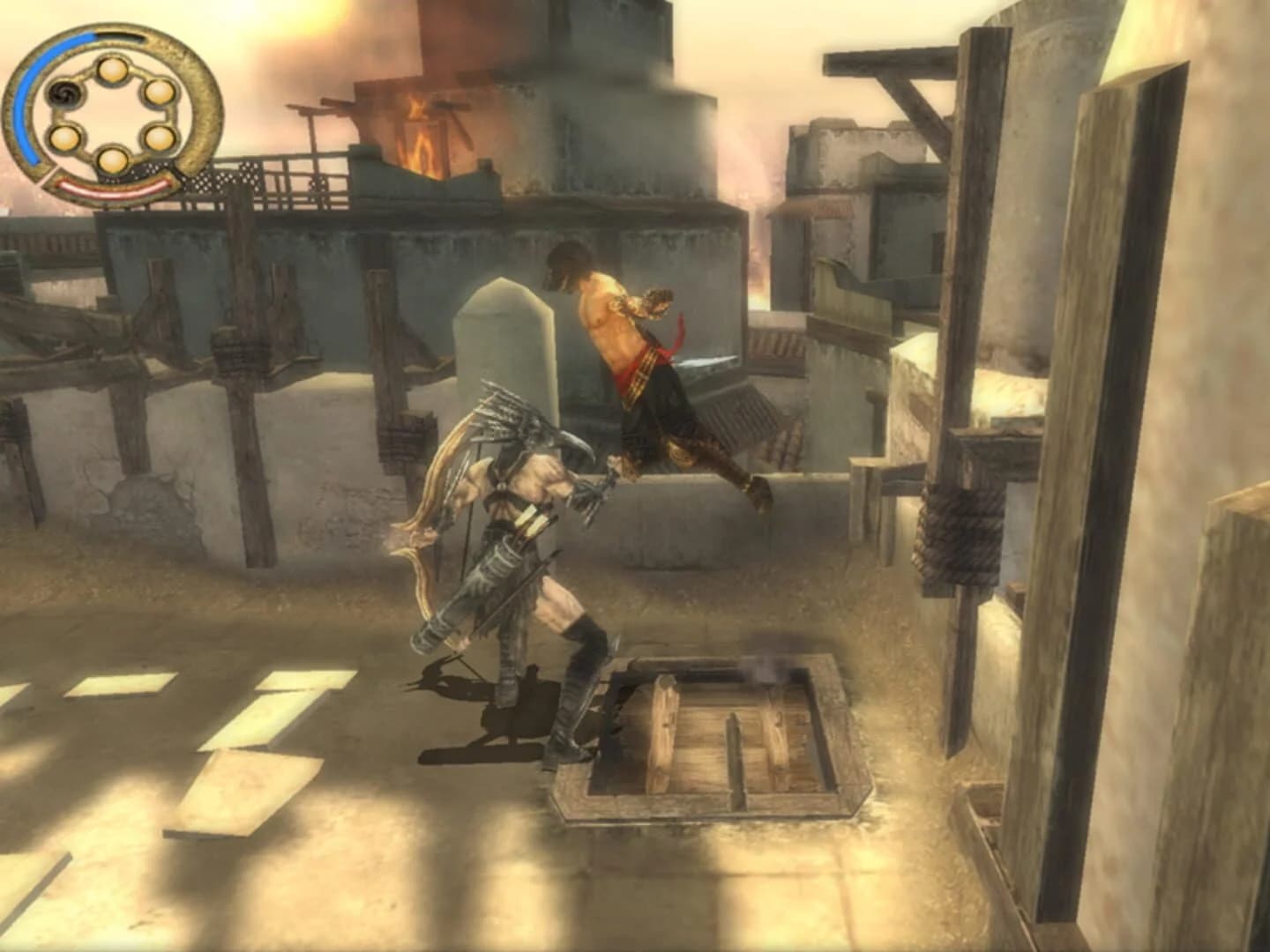This screenshot has height=952, width=1270.
Task: Click the spiral symbol inside the sand wheel
Action: [x=63, y=93]
